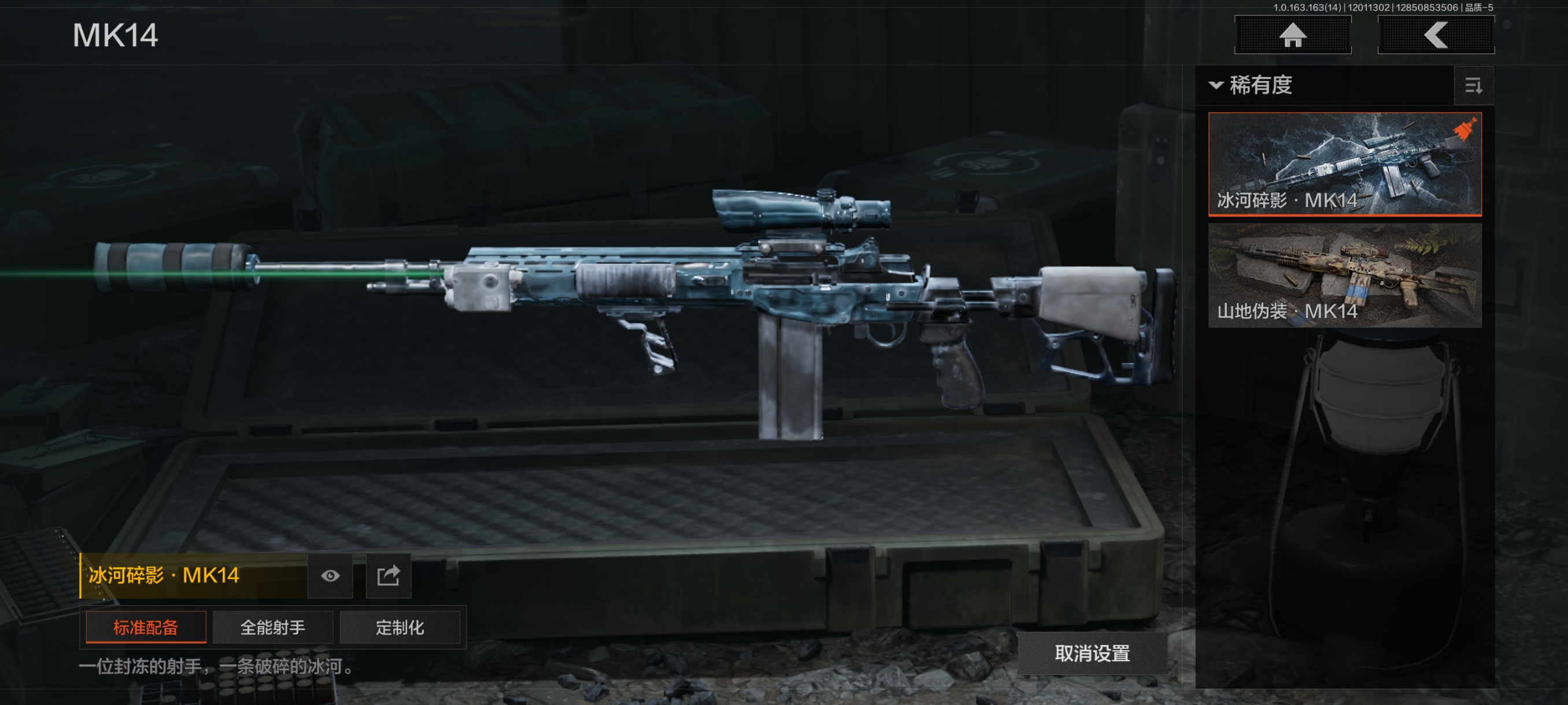Toggle the sort order icon
Screen dimensions: 1568x705
click(x=1473, y=86)
